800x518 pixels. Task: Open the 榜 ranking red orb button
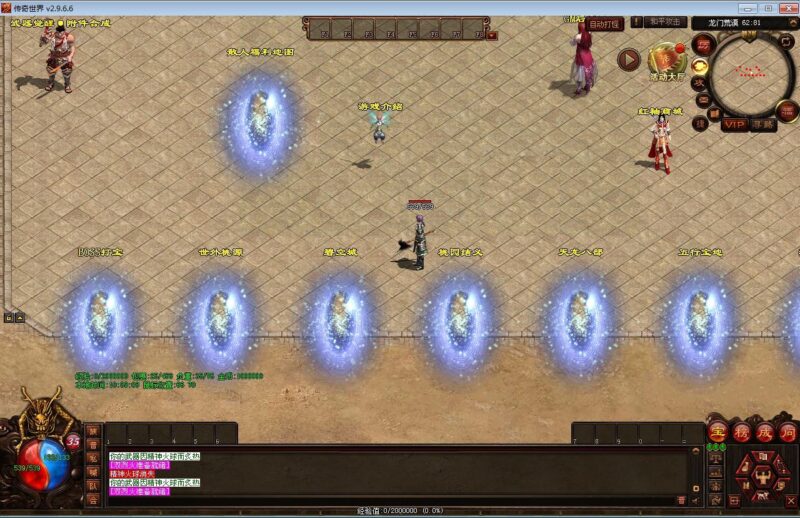click(740, 432)
